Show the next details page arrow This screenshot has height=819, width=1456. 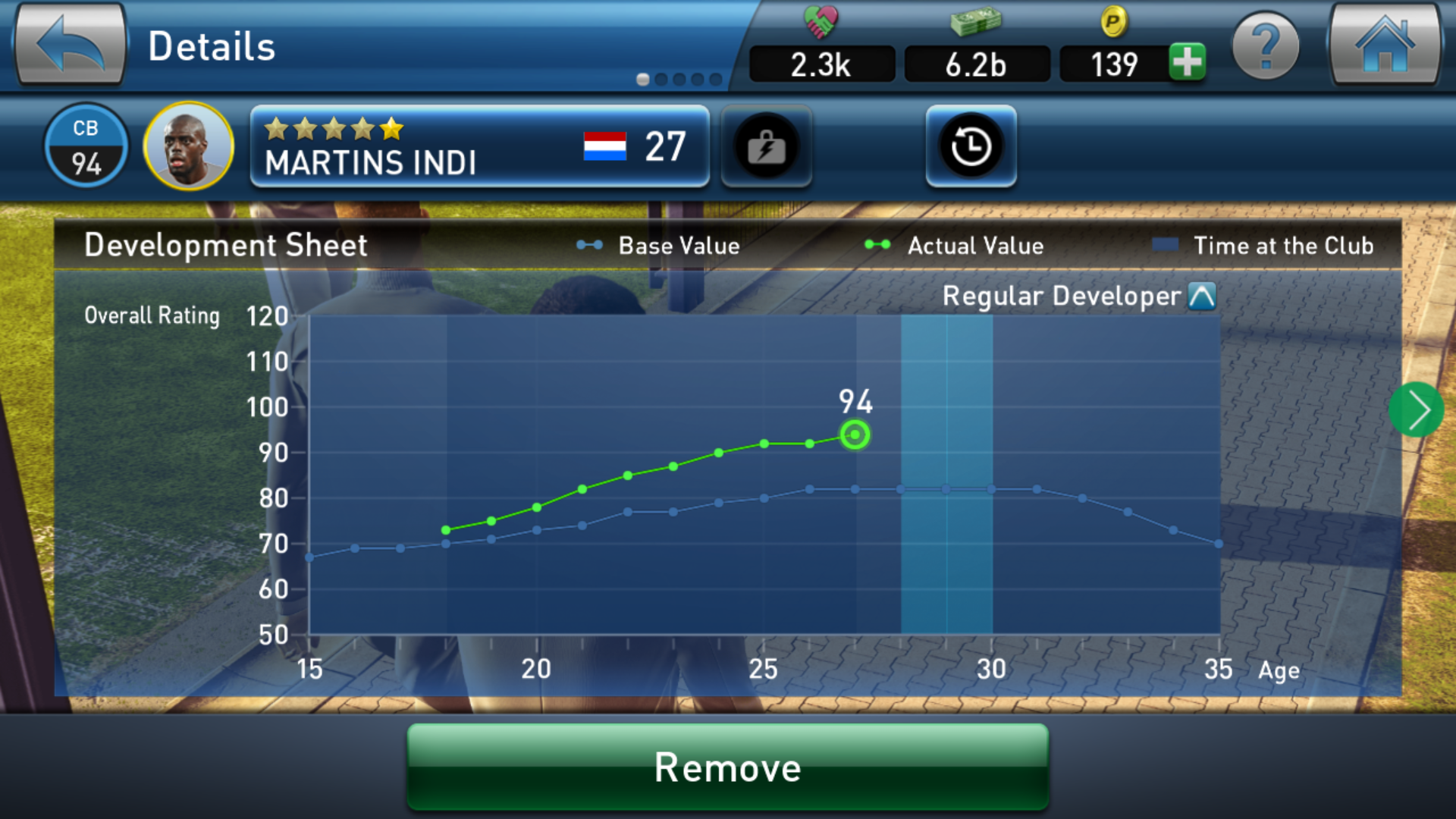coord(1416,410)
